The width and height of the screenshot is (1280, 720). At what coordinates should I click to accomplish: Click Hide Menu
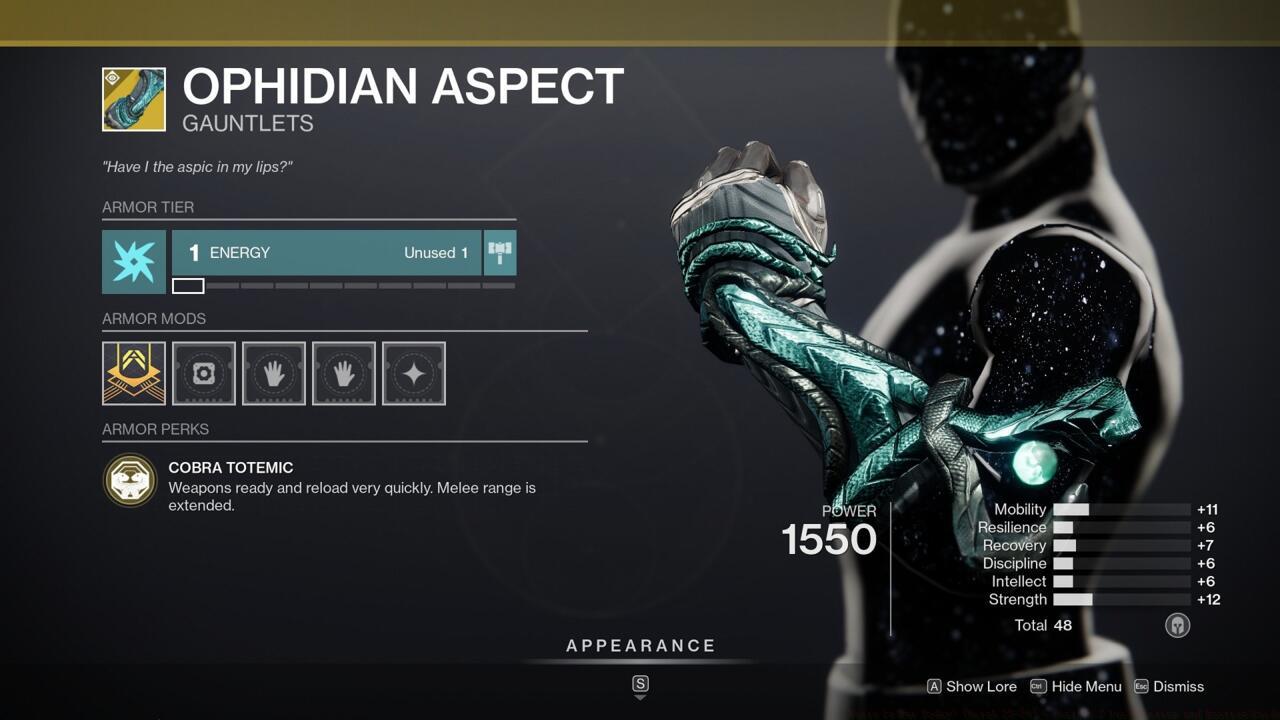1086,687
